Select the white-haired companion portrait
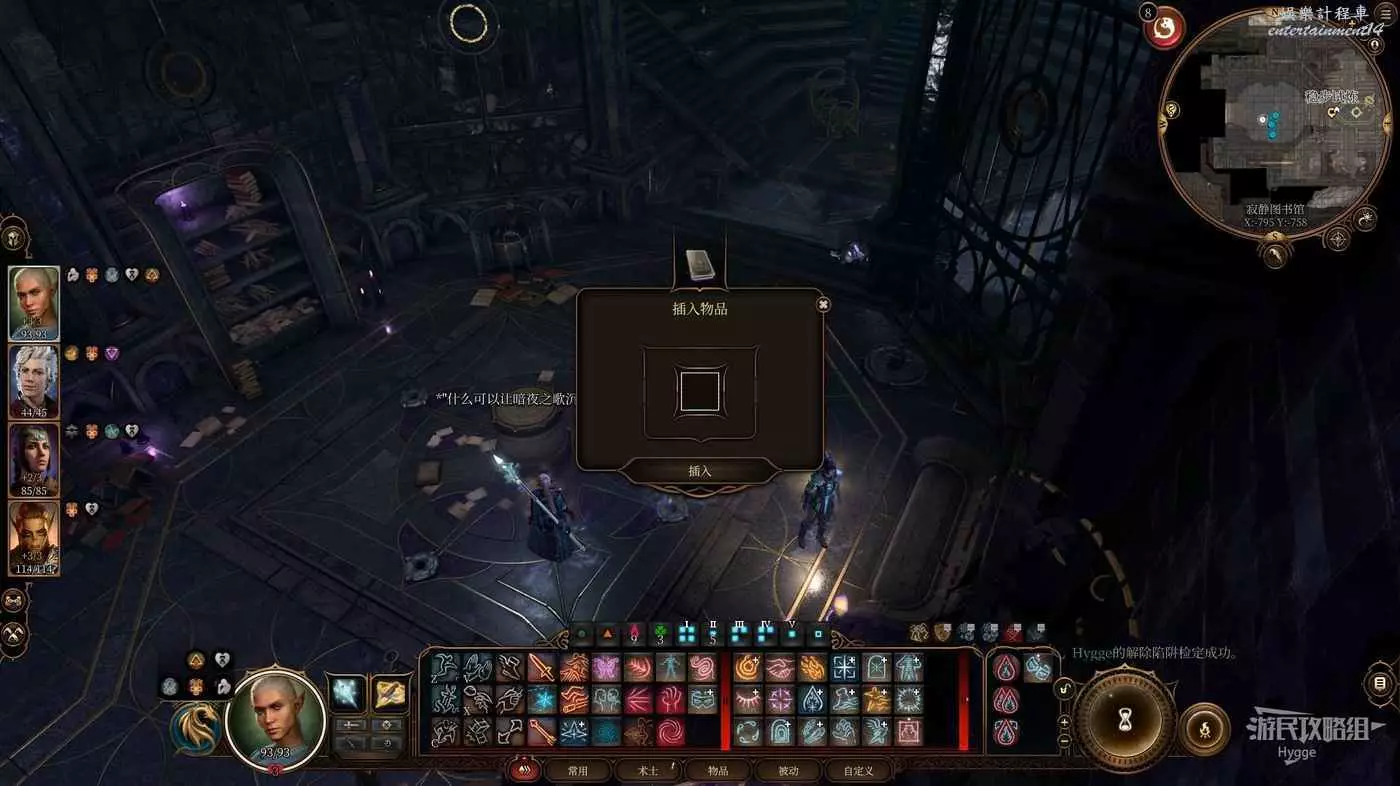The image size is (1400, 786). [34, 380]
